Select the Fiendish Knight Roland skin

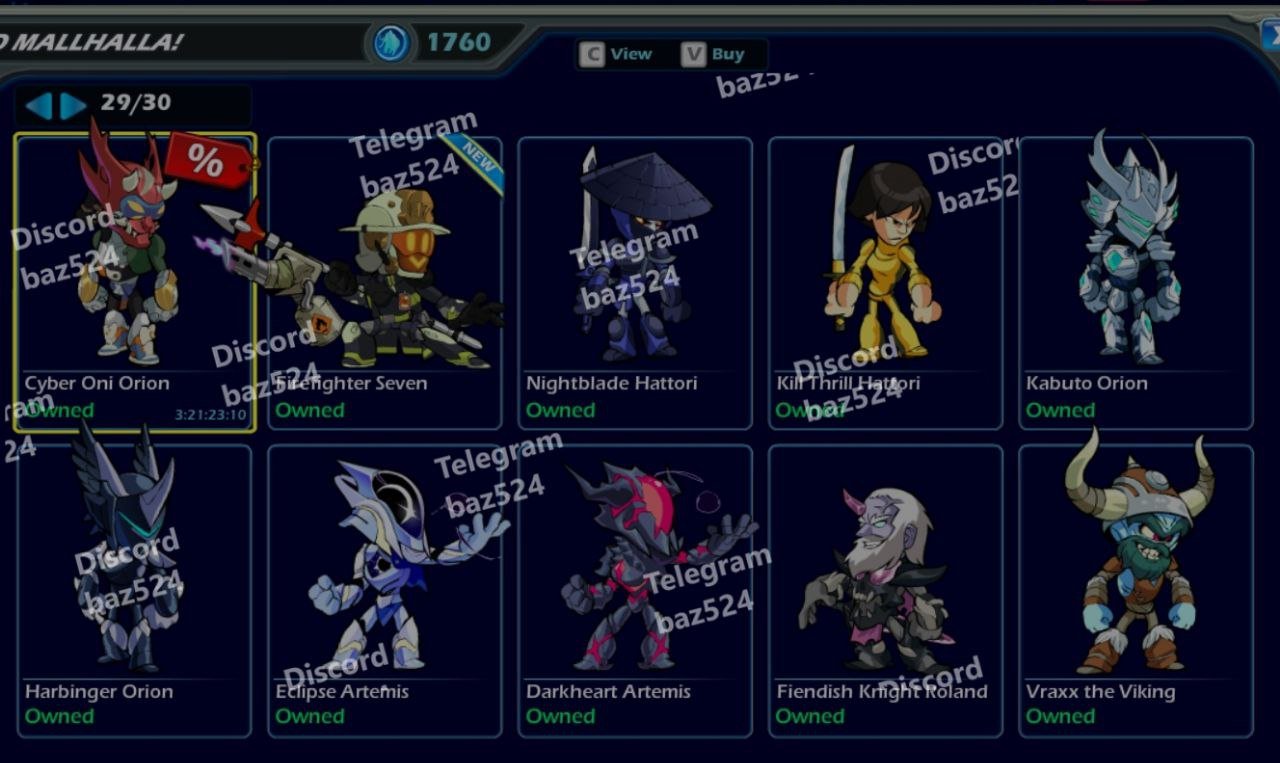pos(885,590)
